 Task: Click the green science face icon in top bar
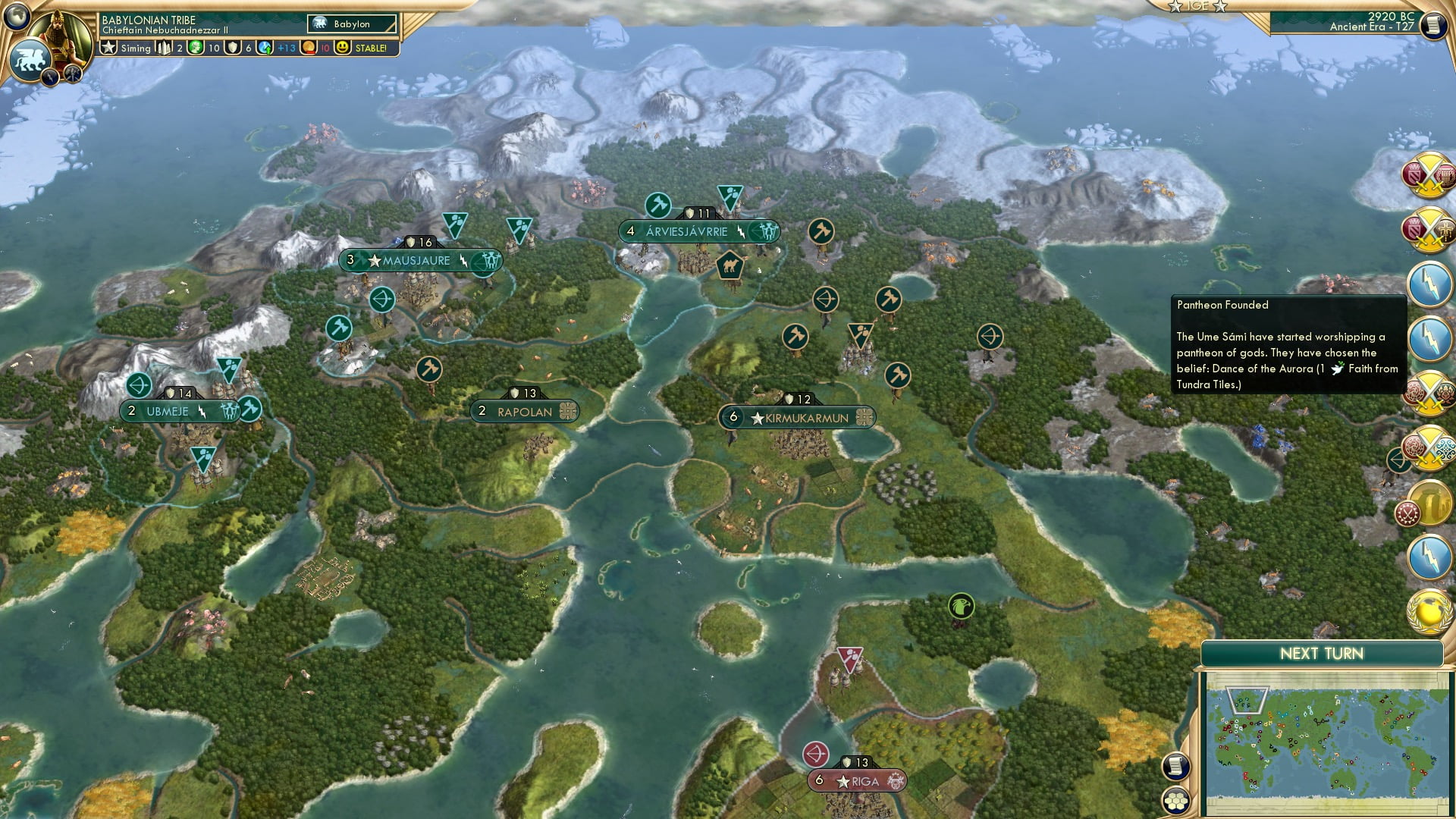click(197, 47)
